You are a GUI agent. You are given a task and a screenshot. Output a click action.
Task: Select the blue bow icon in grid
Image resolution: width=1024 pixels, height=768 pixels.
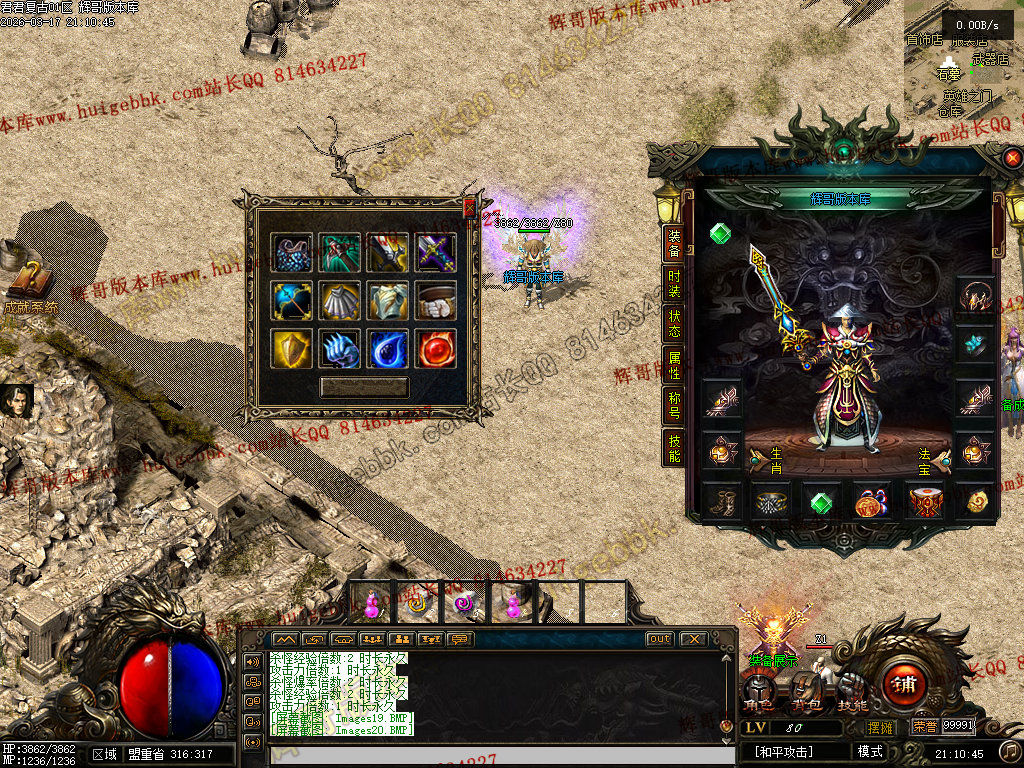[291, 300]
